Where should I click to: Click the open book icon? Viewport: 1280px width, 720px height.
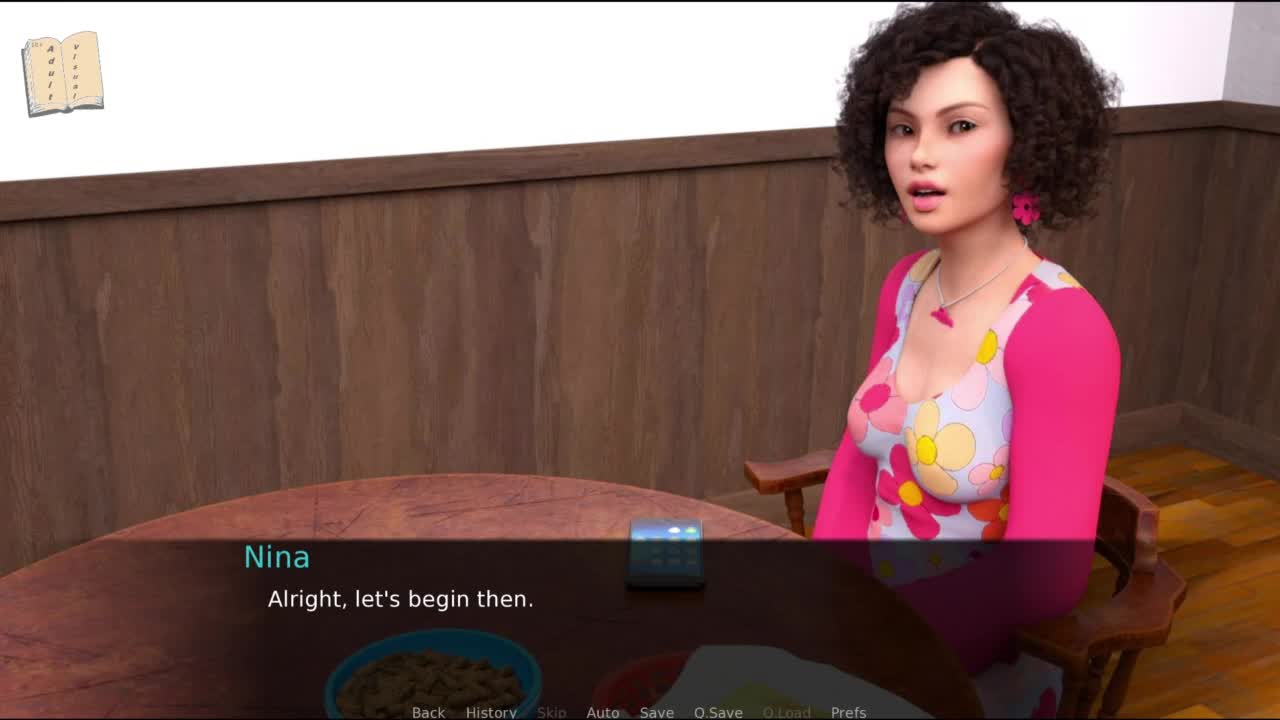point(62,73)
